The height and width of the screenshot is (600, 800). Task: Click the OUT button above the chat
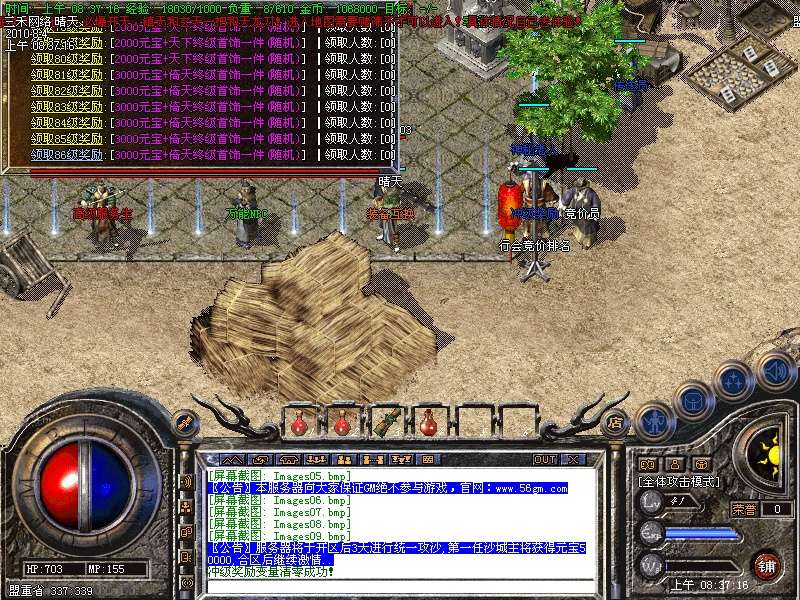[545, 459]
